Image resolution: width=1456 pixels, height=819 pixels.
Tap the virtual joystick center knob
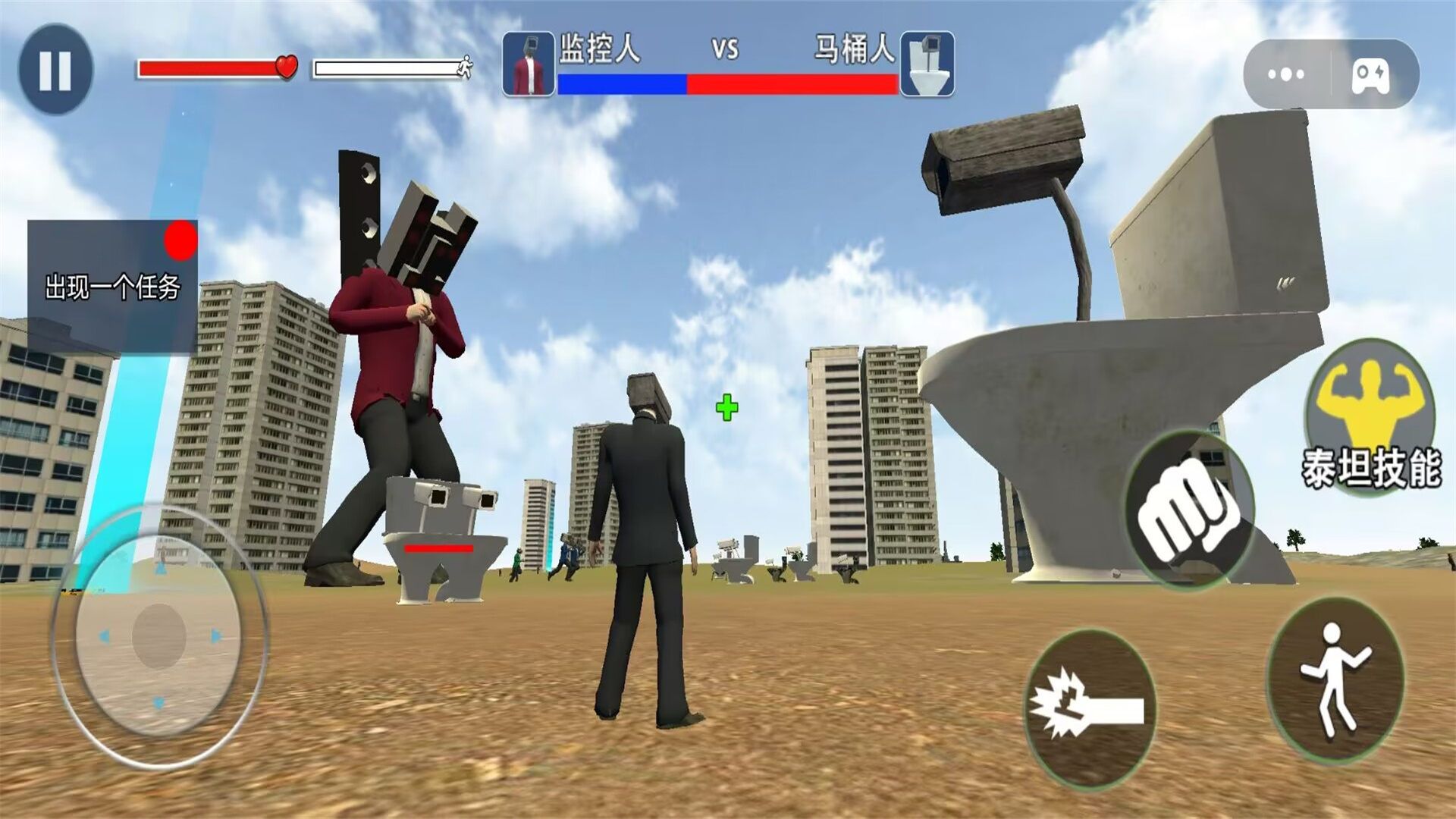(159, 635)
